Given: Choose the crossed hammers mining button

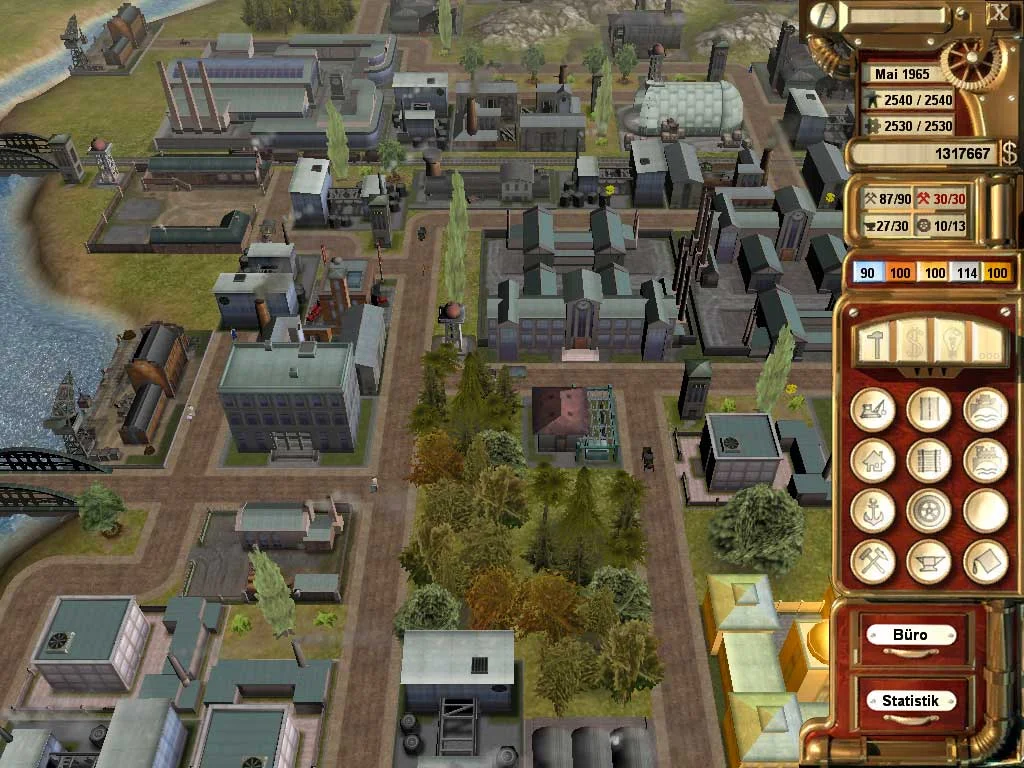Looking at the screenshot, I should [872, 561].
